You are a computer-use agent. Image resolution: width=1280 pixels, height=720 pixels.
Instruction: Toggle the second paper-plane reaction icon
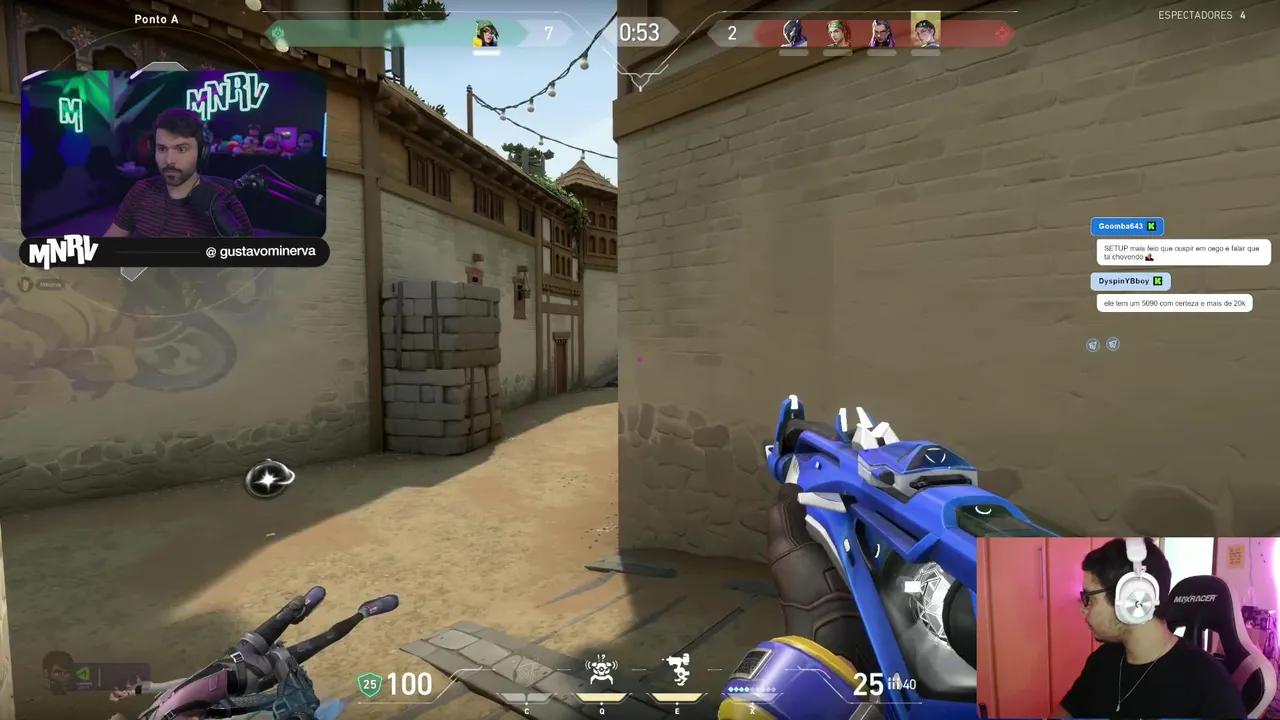pos(1112,344)
